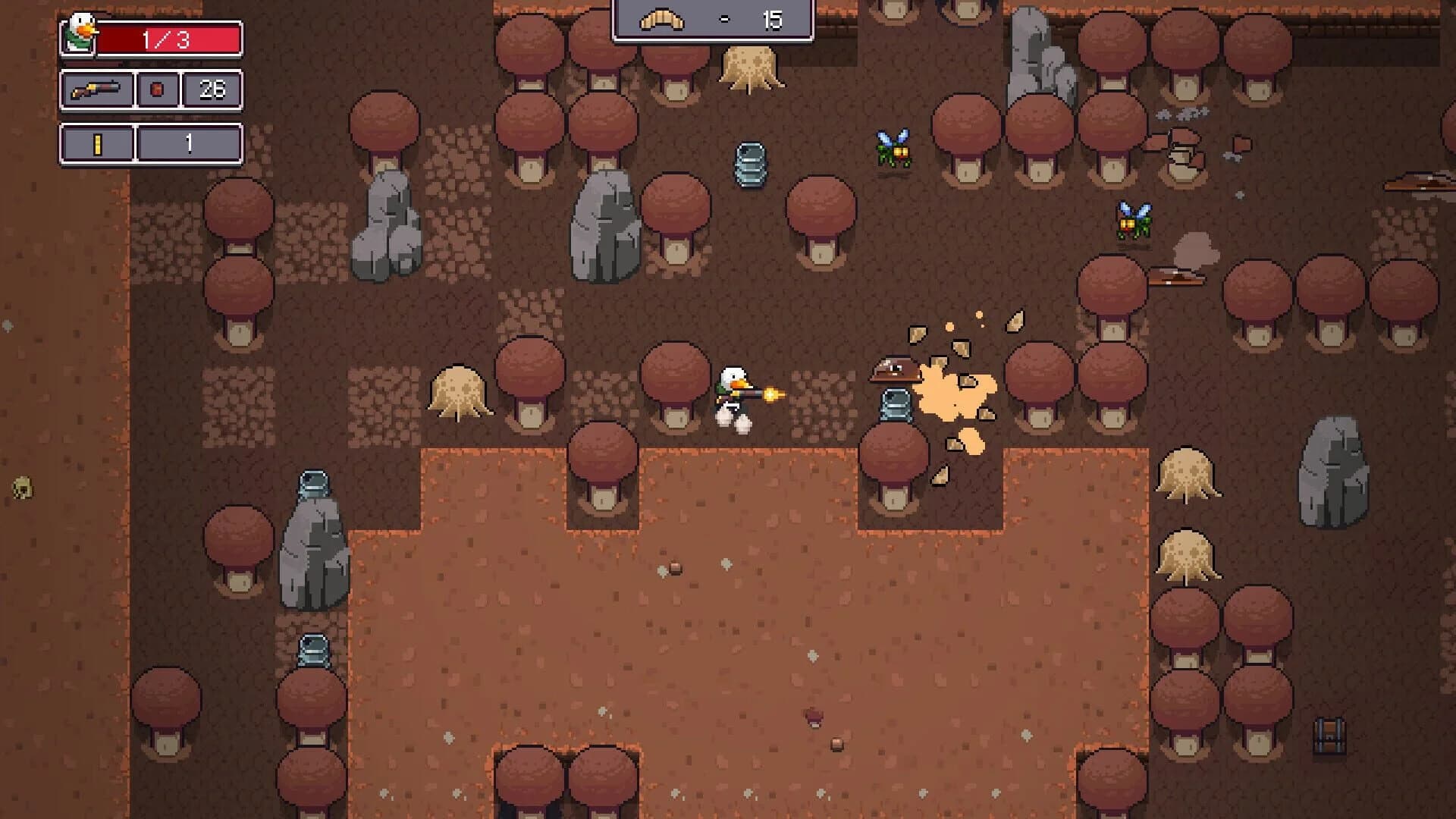Click the metal bucket above the duck hero
The height and width of the screenshot is (819, 1456).
751,165
